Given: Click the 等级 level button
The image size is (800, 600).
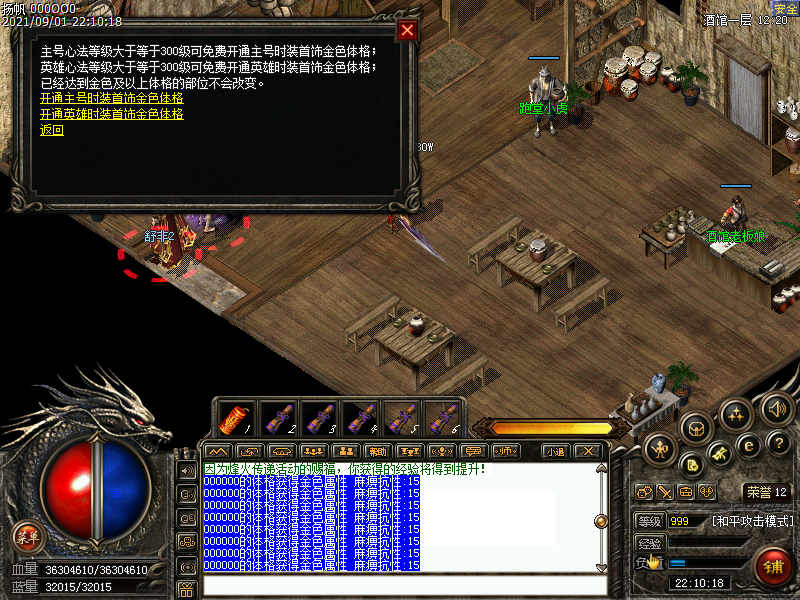Looking at the screenshot, I should coord(650,521).
